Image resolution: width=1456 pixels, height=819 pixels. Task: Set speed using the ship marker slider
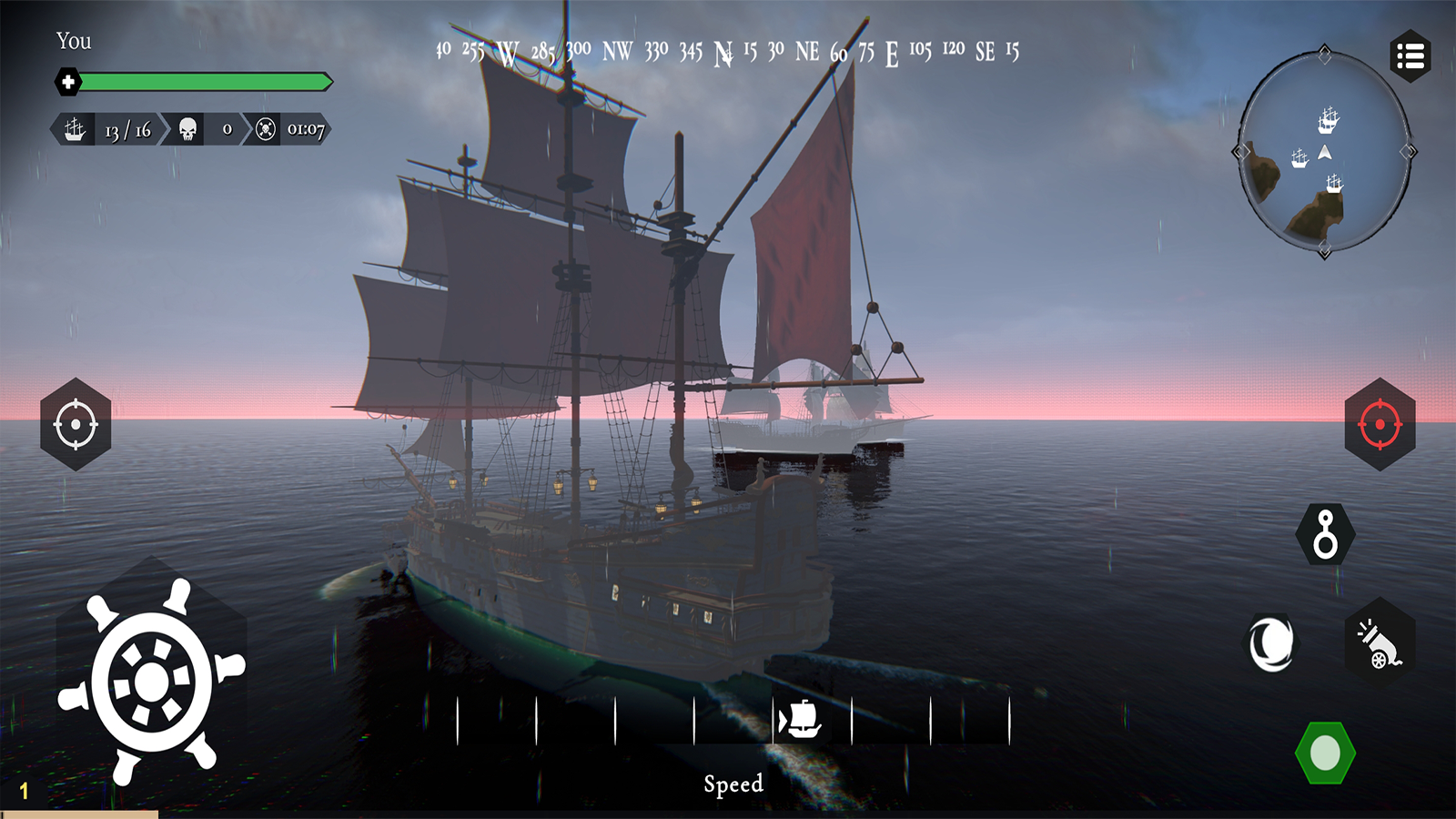(x=800, y=721)
